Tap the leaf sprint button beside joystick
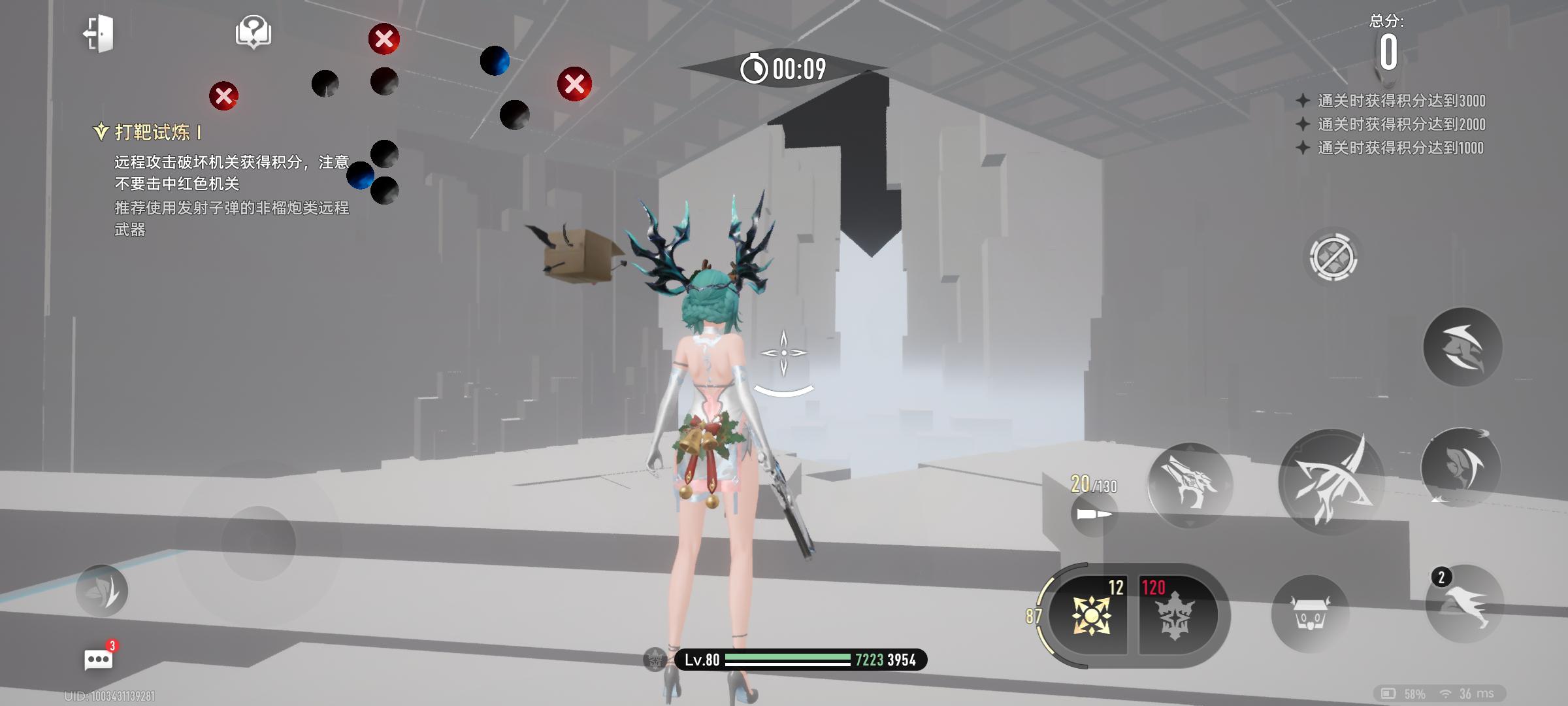The image size is (1568, 706). 102,590
